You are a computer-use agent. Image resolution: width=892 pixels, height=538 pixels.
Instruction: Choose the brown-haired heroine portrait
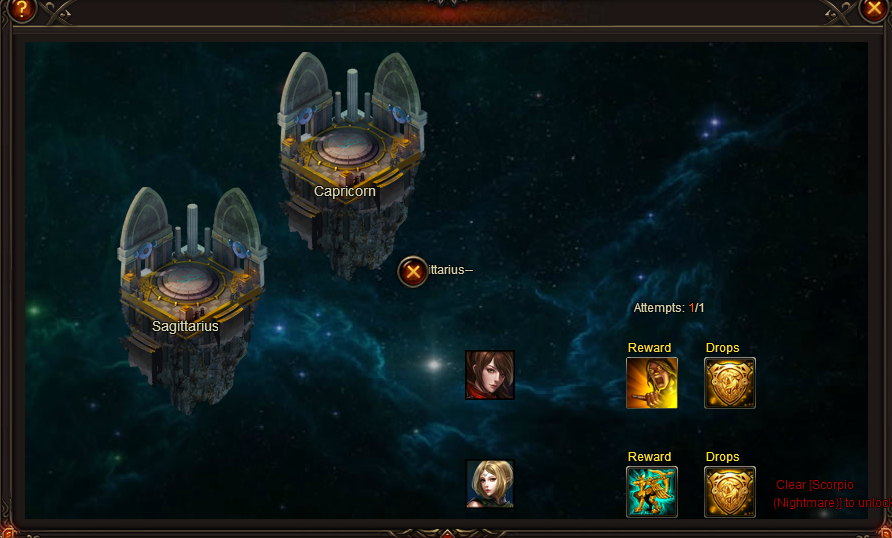[x=490, y=375]
